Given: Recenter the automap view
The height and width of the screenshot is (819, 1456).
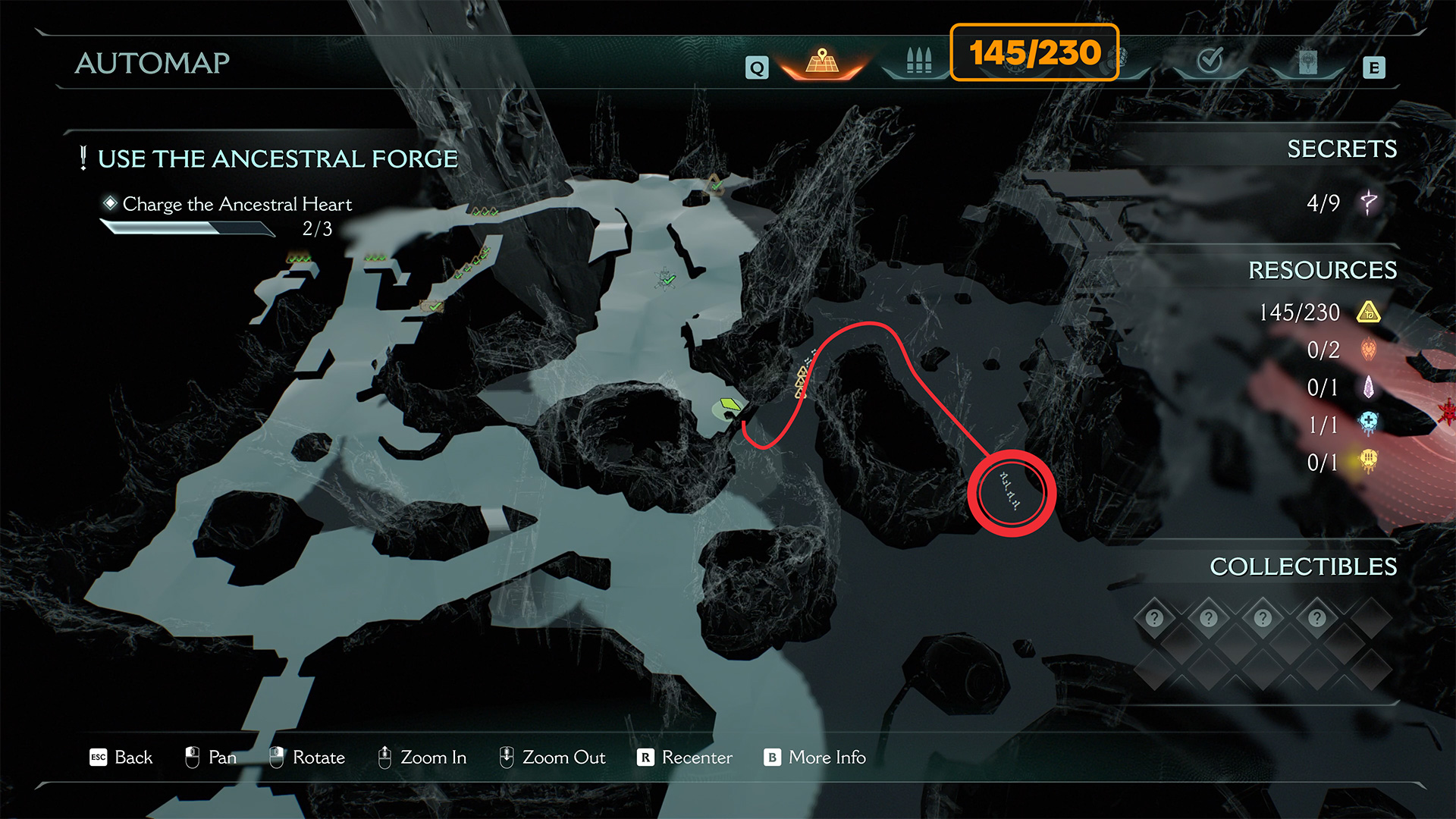Looking at the screenshot, I should tap(685, 757).
